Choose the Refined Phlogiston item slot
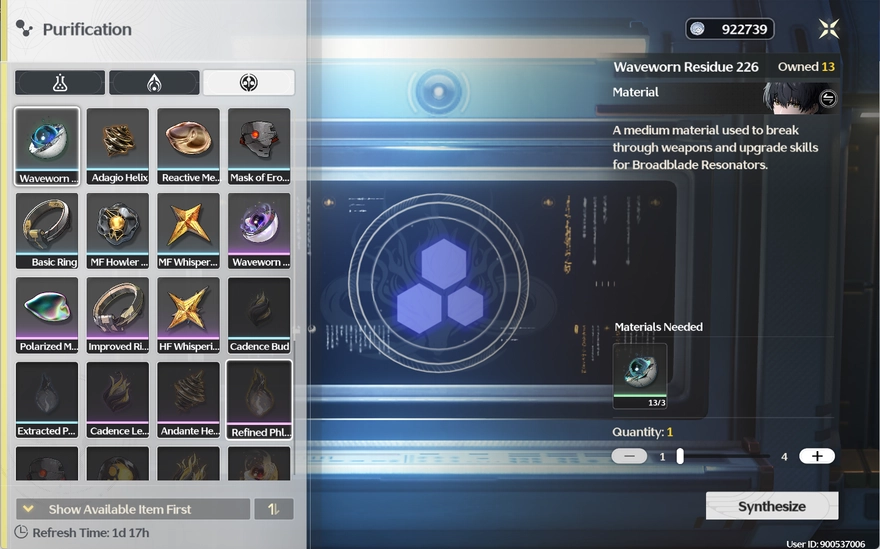Screen dimensions: 880x549 point(259,400)
